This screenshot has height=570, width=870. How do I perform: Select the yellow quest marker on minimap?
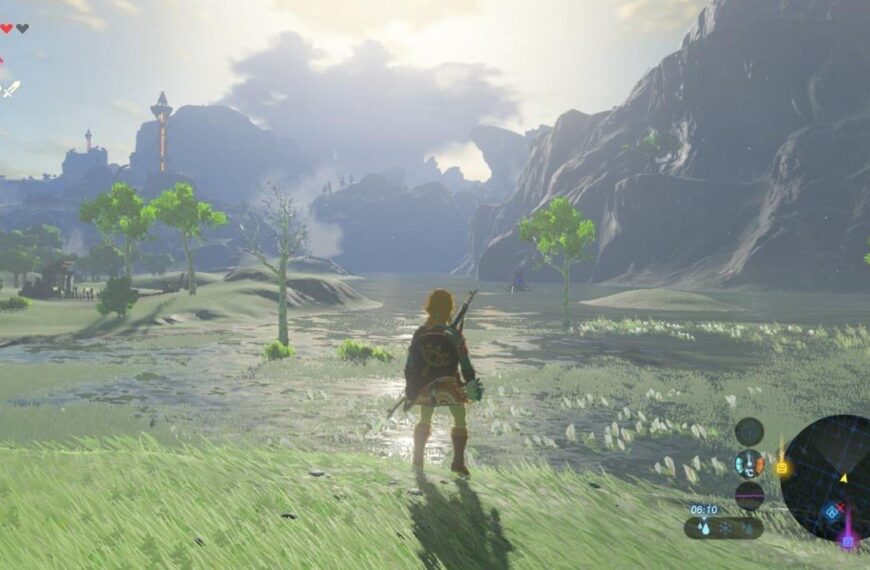pos(782,466)
